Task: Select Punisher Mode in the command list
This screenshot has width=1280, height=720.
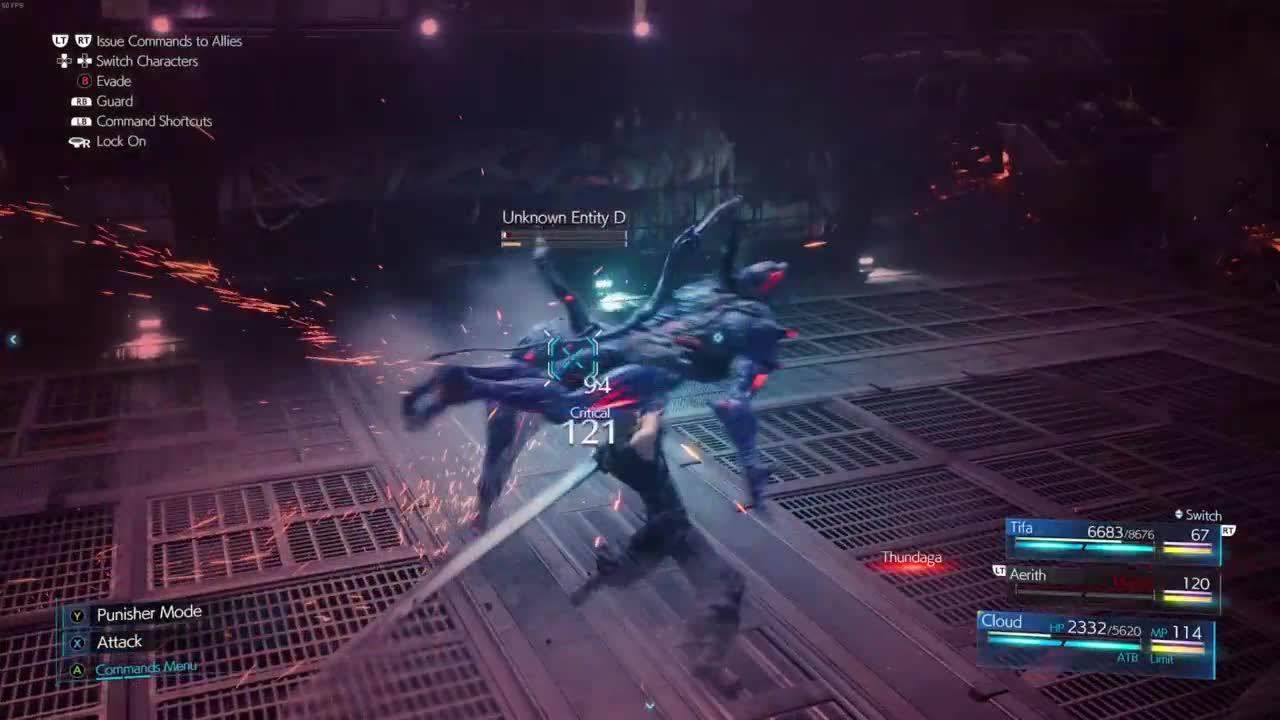Action: (x=148, y=613)
